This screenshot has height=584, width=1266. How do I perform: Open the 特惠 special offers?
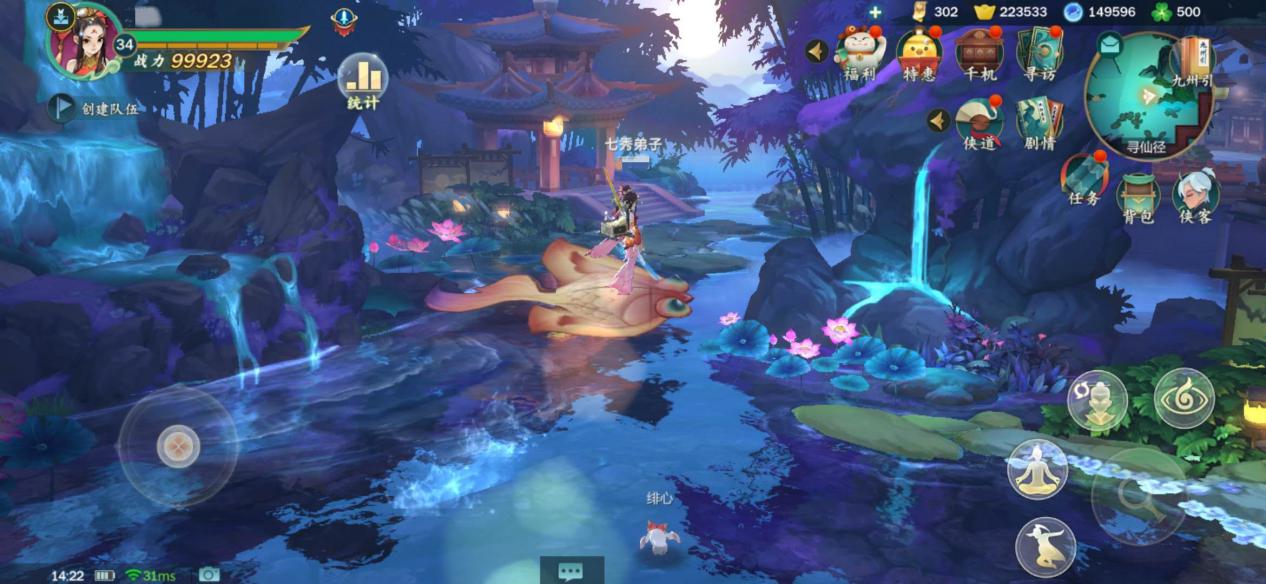coord(919,53)
